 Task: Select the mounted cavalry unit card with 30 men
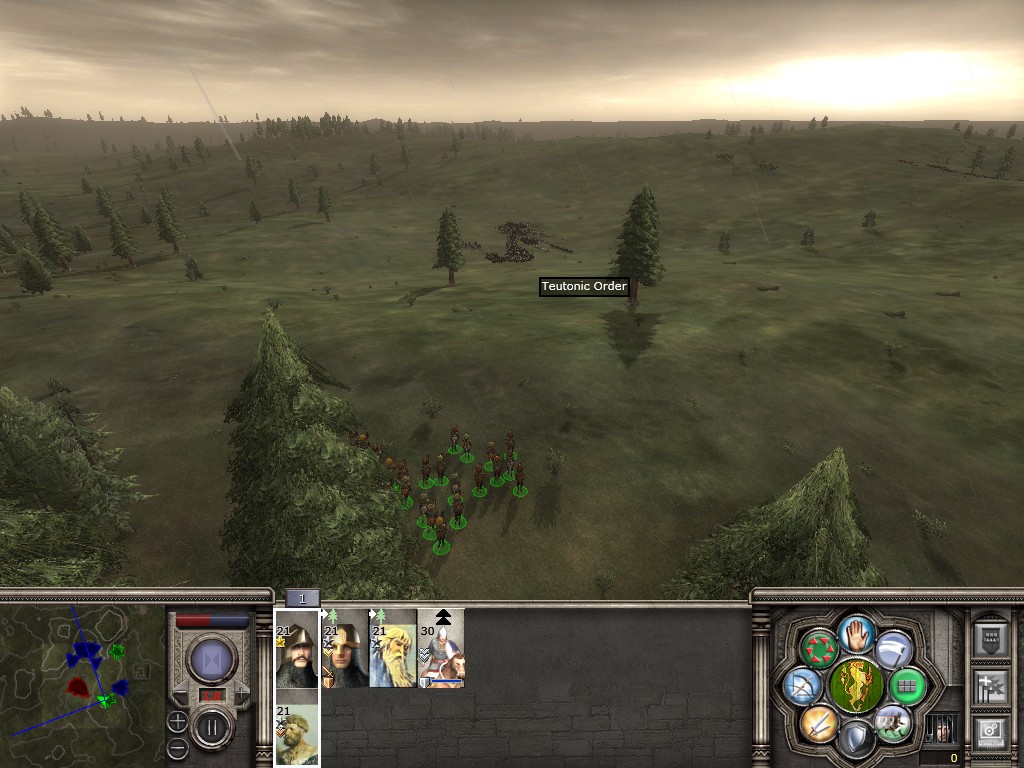441,648
